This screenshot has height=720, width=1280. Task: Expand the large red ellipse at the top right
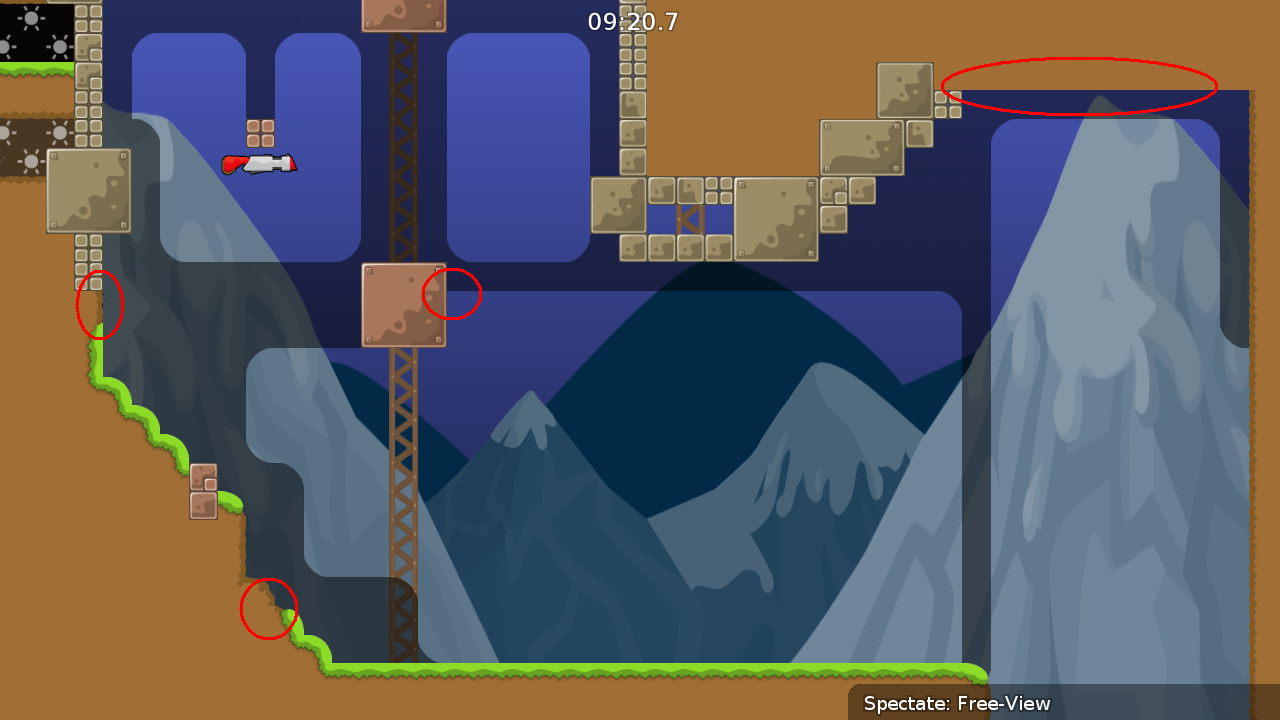pyautogui.click(x=1080, y=88)
